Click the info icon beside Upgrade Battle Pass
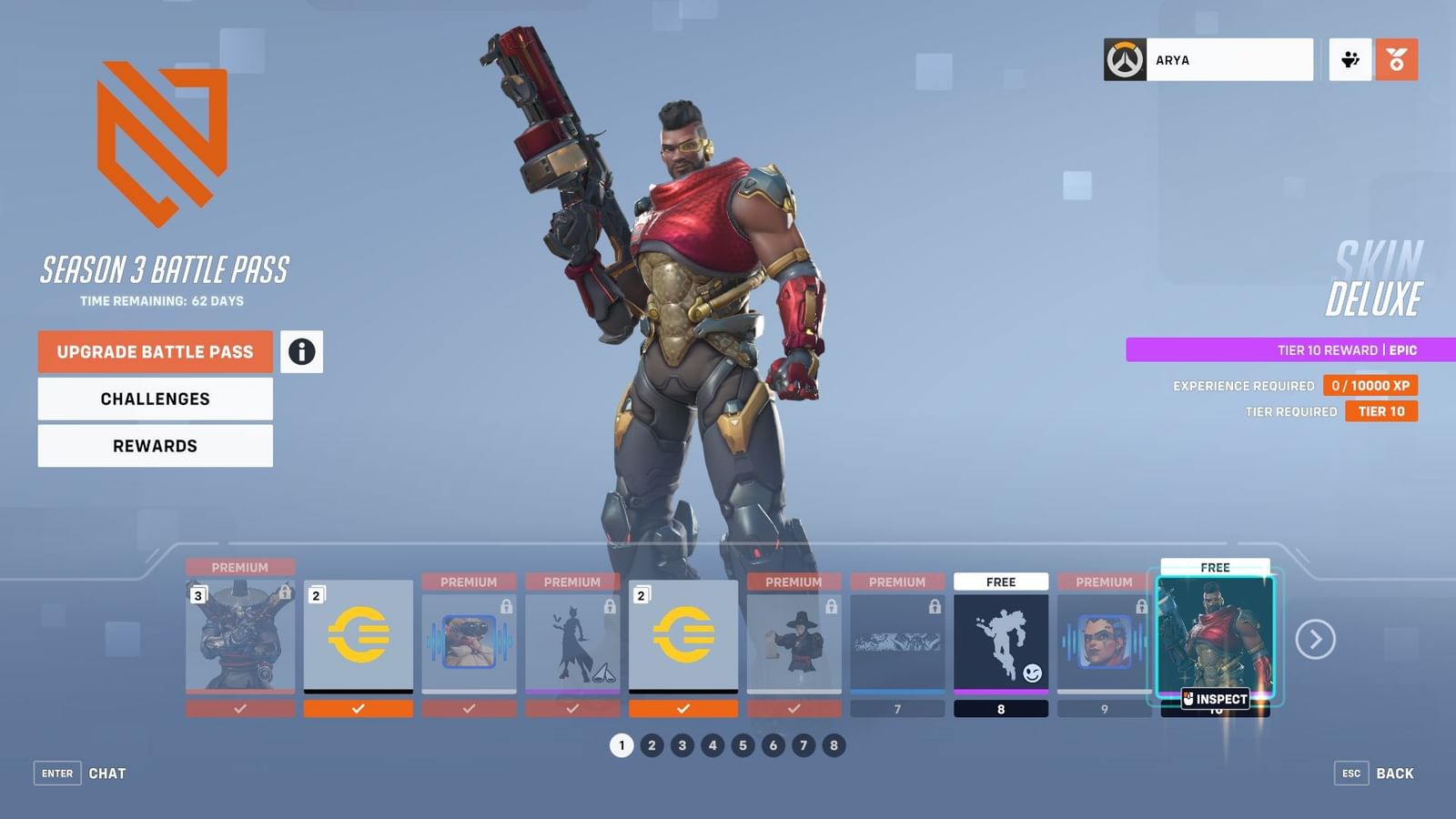 (x=301, y=351)
